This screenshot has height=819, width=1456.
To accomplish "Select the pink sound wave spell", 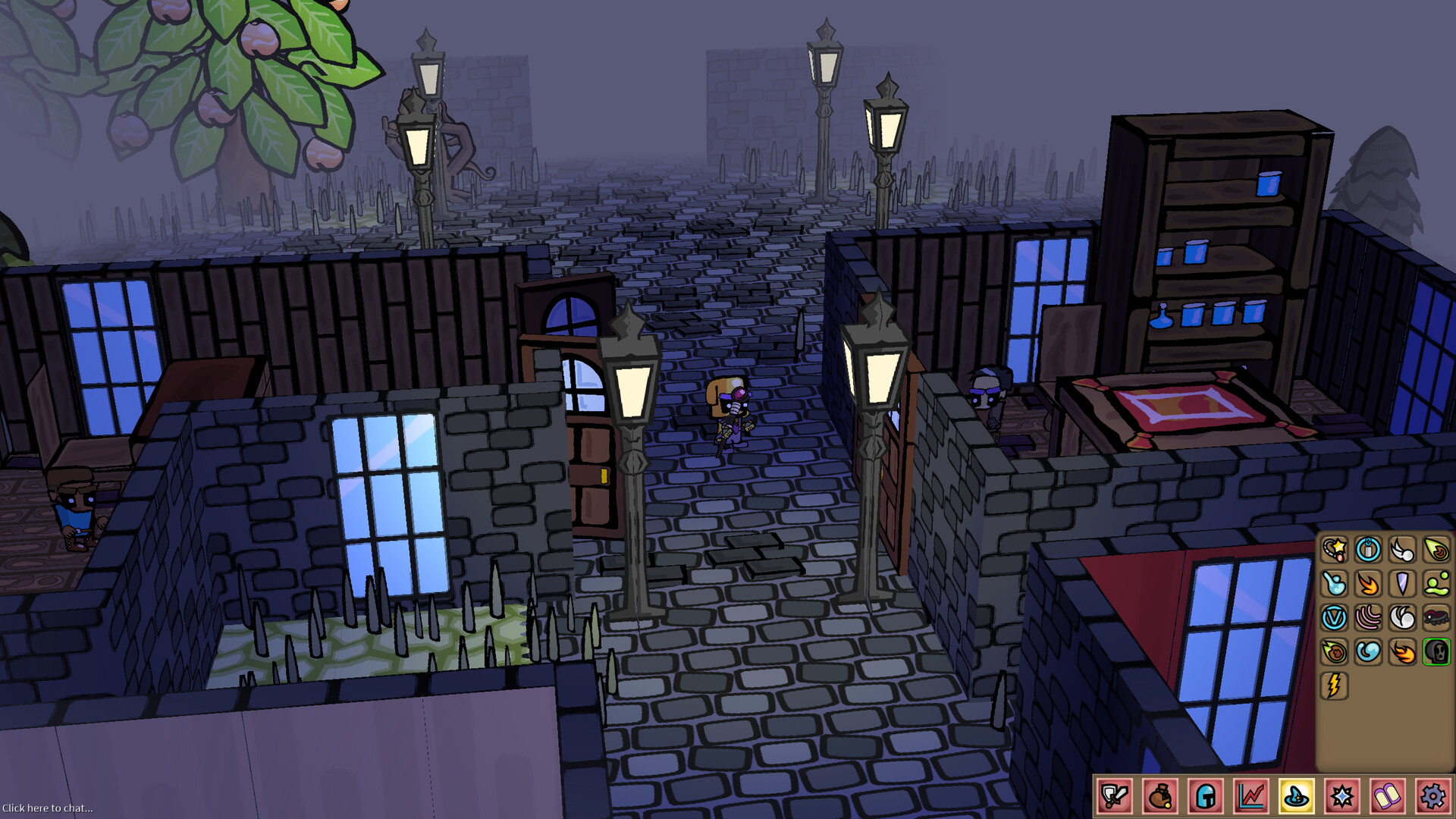I will tap(1367, 618).
